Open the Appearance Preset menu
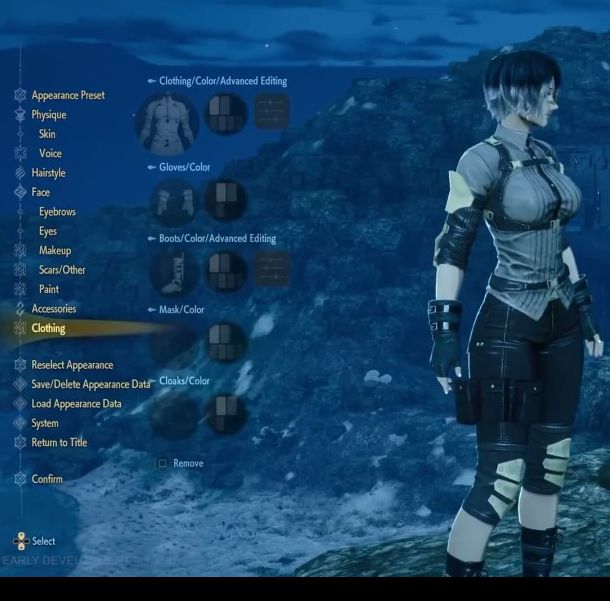The width and height of the screenshot is (610, 601). coord(67,96)
